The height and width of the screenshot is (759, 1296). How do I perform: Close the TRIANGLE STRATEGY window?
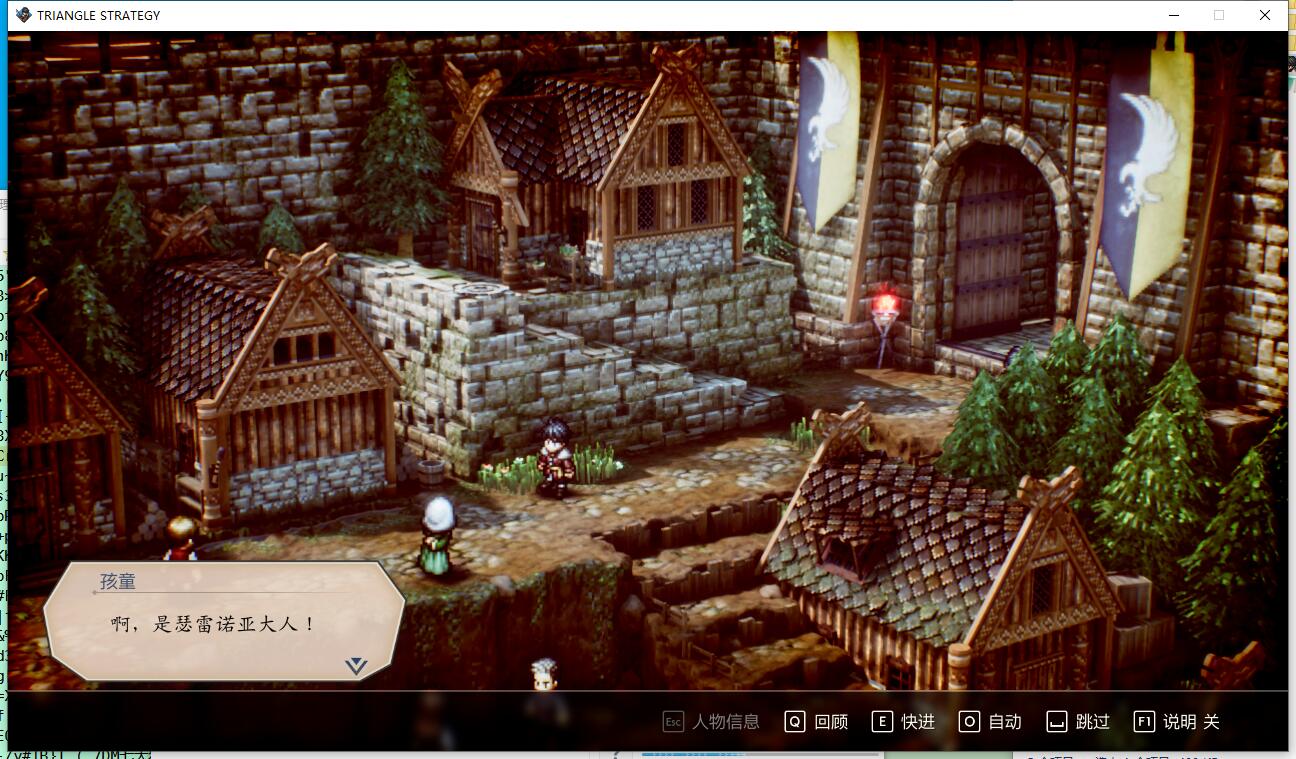coord(1265,15)
